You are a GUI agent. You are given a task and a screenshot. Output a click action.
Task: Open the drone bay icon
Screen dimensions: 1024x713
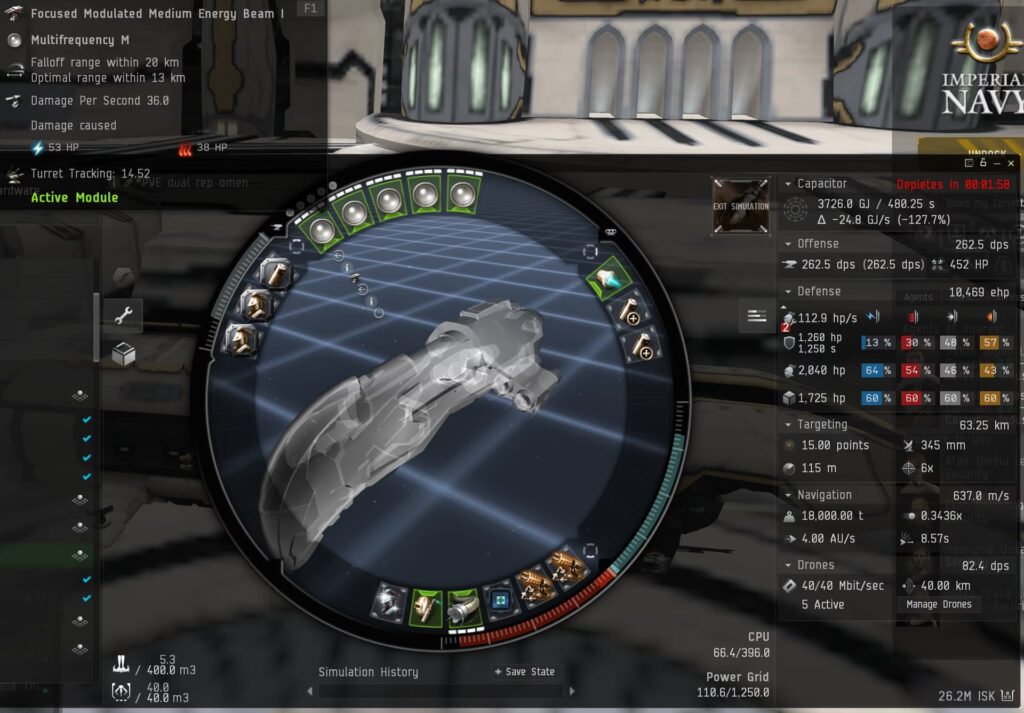click(120, 691)
